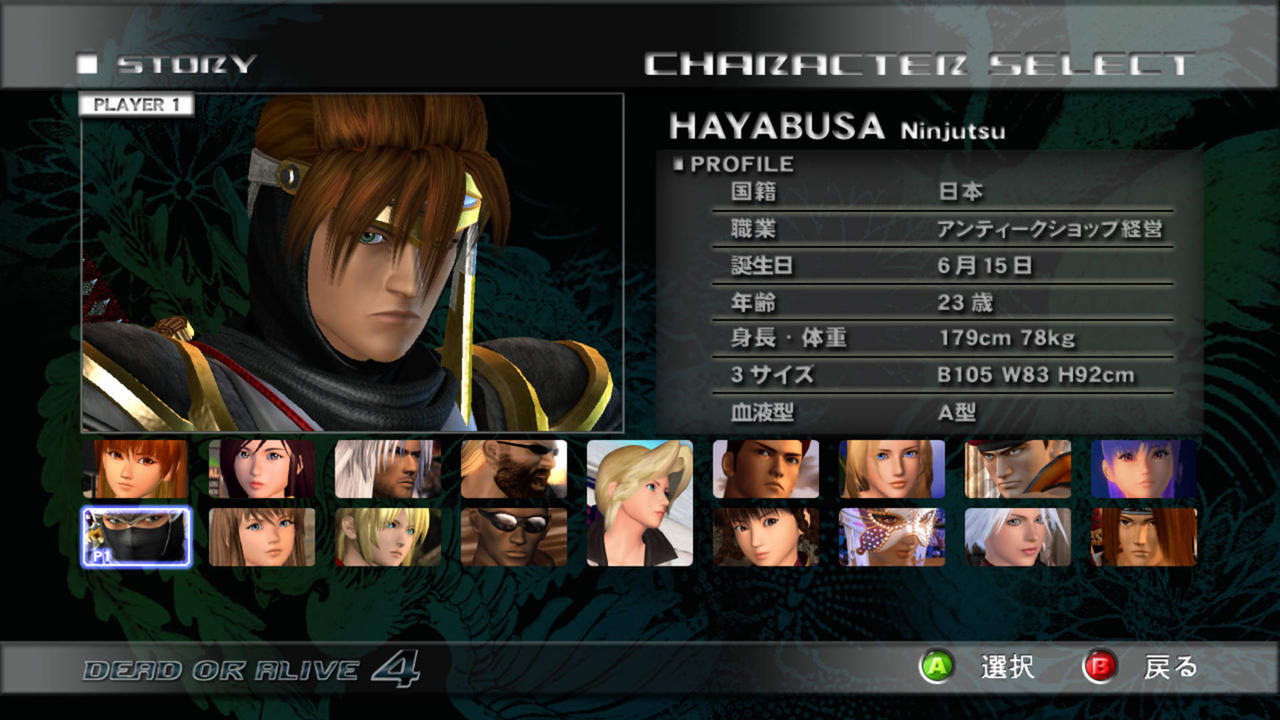Image resolution: width=1280 pixels, height=720 pixels.
Task: Click the PLAYER 1 label tab
Action: [x=137, y=104]
